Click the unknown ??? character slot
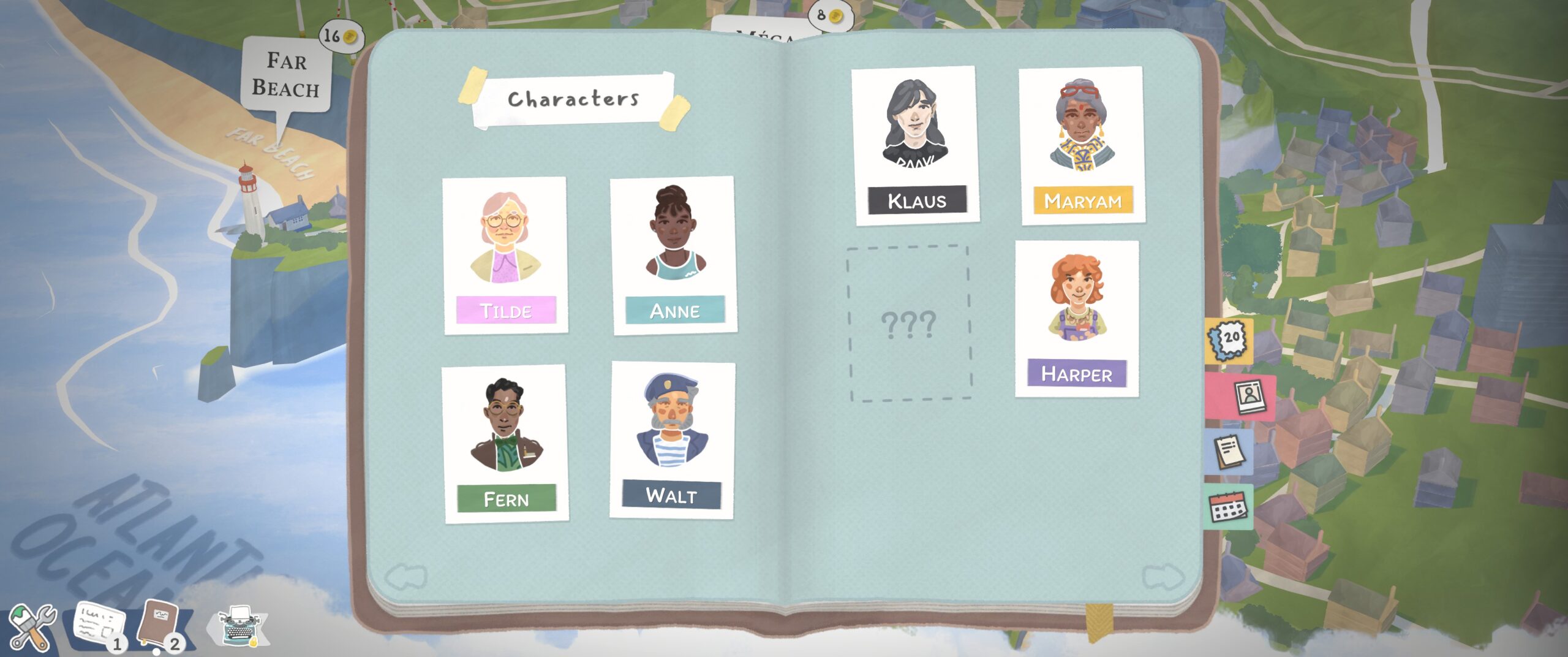Image resolution: width=1568 pixels, height=657 pixels. 910,324
